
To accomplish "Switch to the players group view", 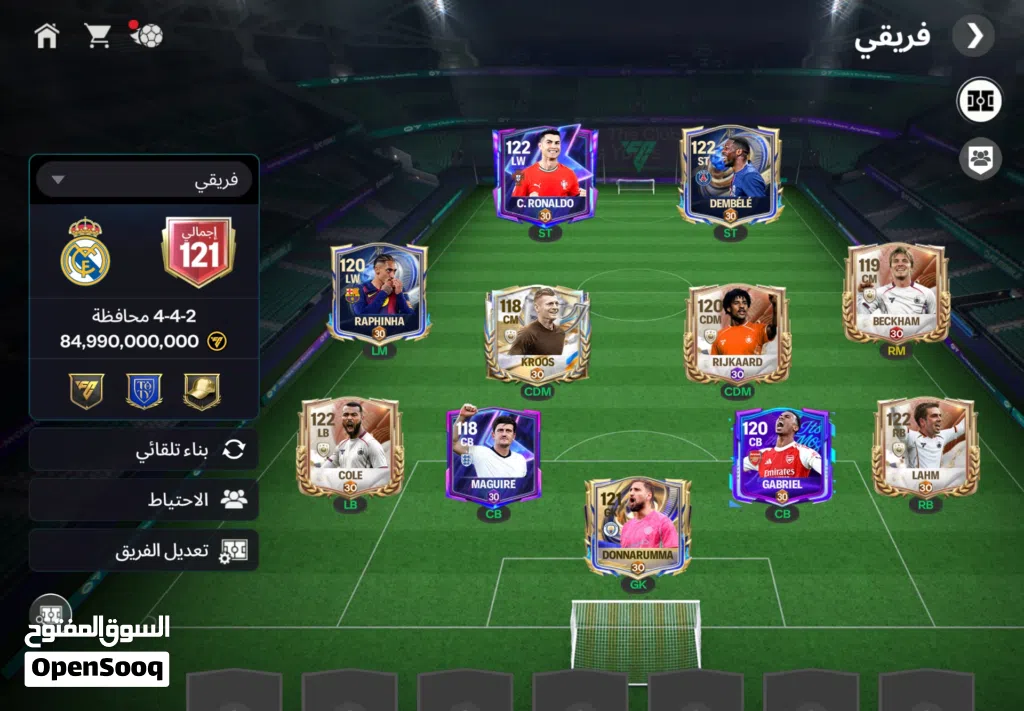I will [979, 158].
